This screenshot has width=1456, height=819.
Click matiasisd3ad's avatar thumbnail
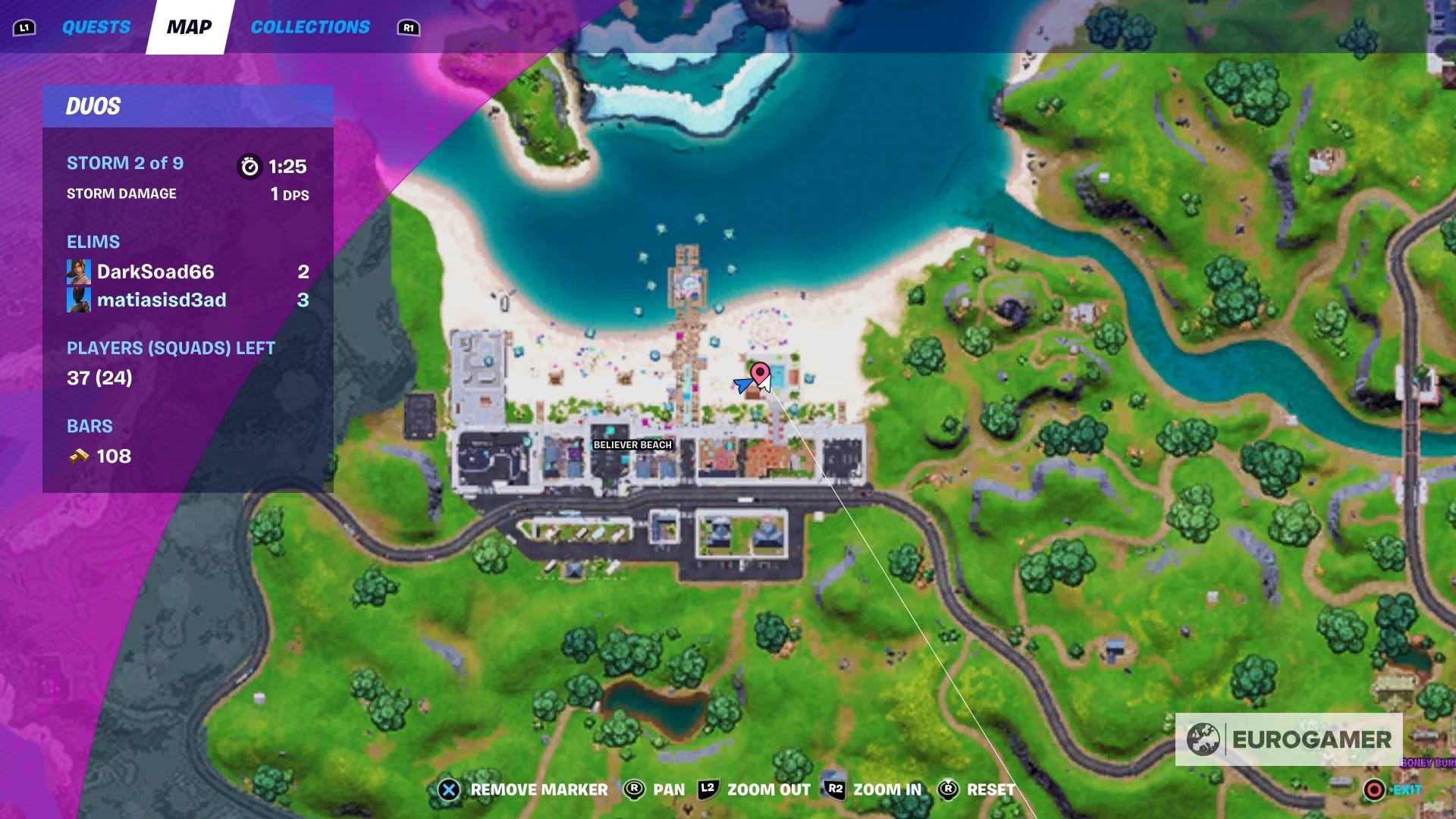coord(80,300)
